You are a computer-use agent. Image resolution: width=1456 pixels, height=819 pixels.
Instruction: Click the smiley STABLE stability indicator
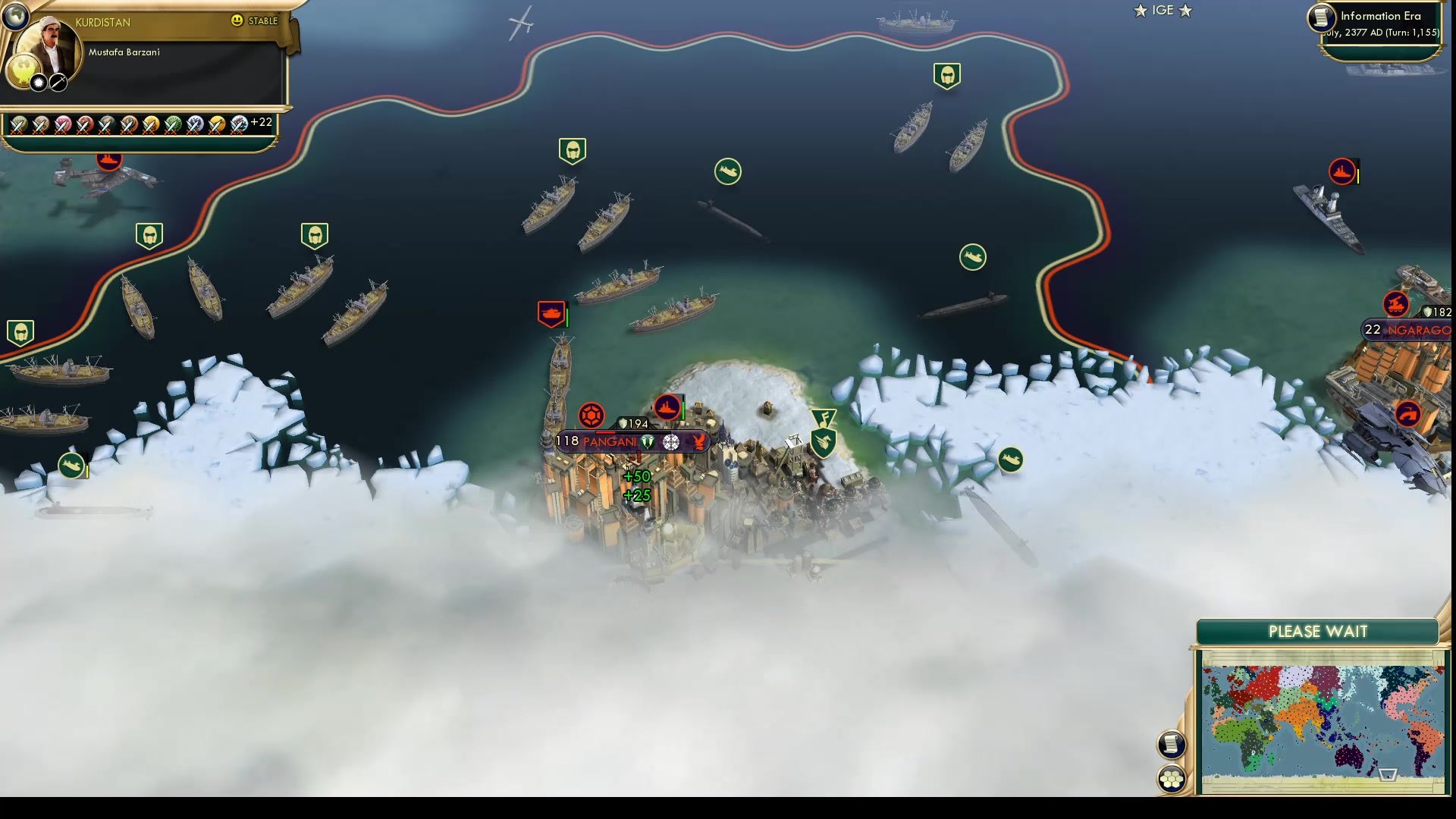238,21
